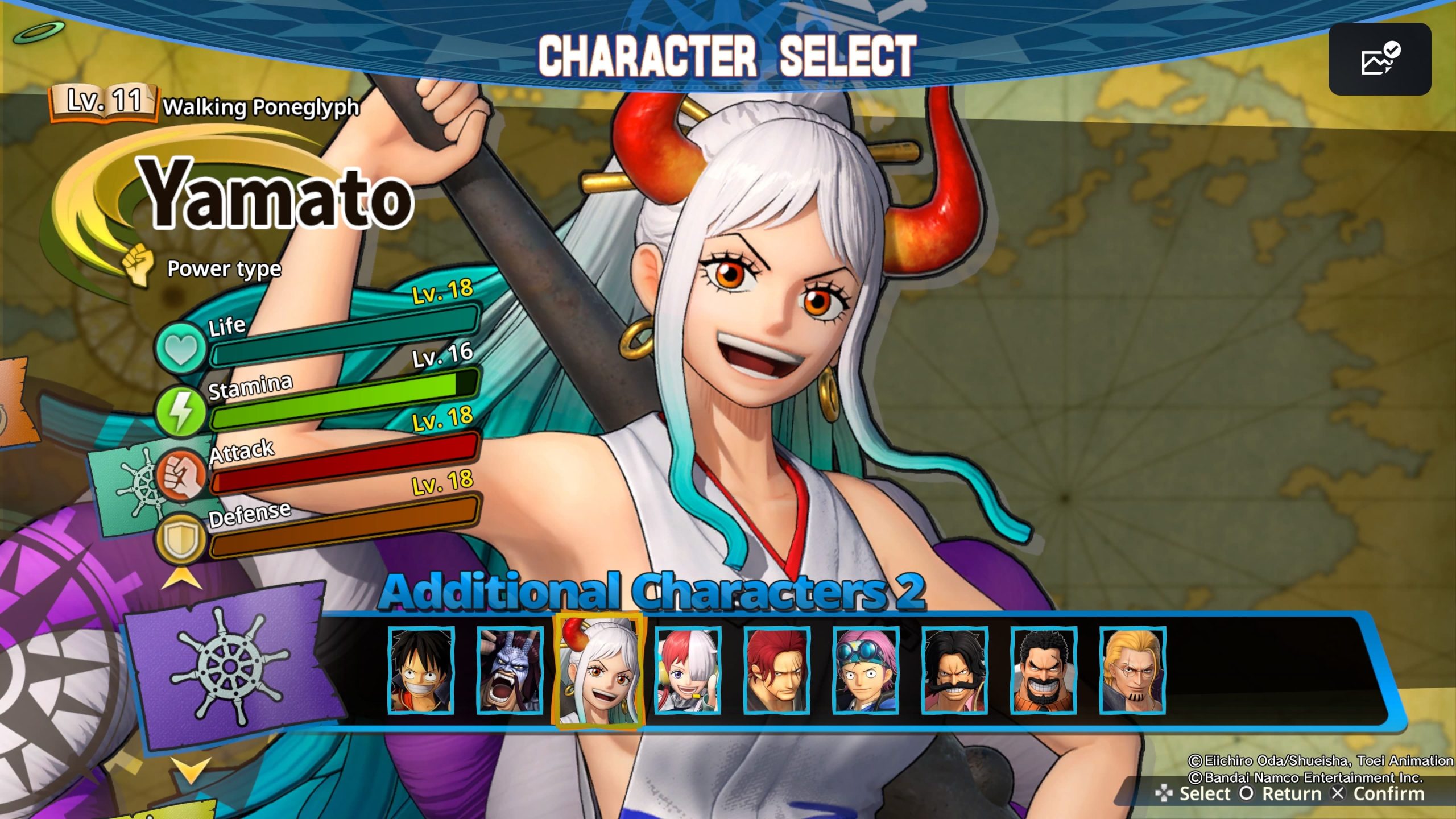Pick the highlighted Yamato portrait
1456x819 pixels.
tap(598, 670)
